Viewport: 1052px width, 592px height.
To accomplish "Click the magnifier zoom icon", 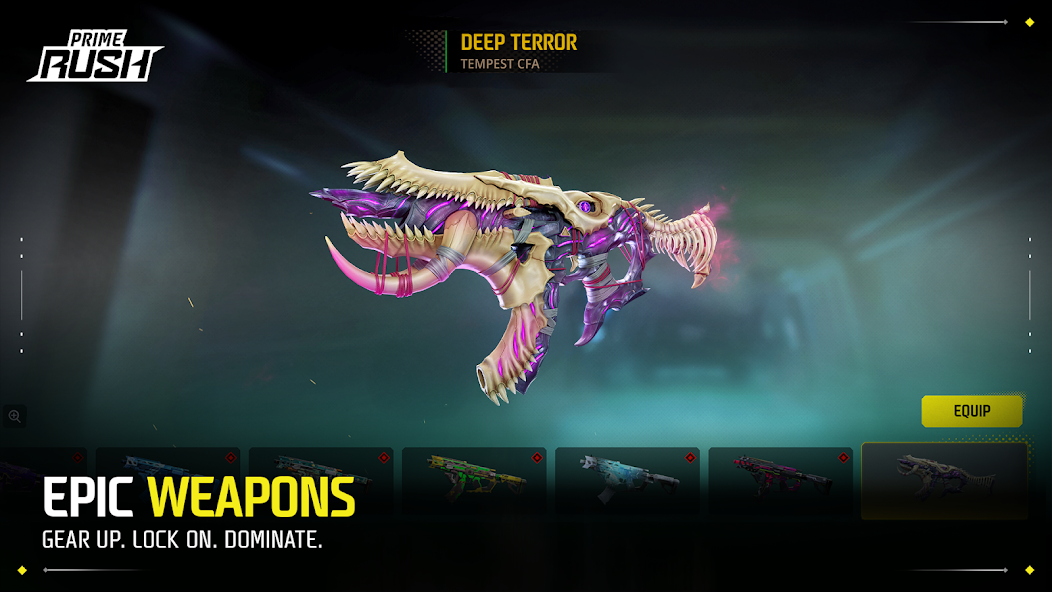I will point(15,415).
